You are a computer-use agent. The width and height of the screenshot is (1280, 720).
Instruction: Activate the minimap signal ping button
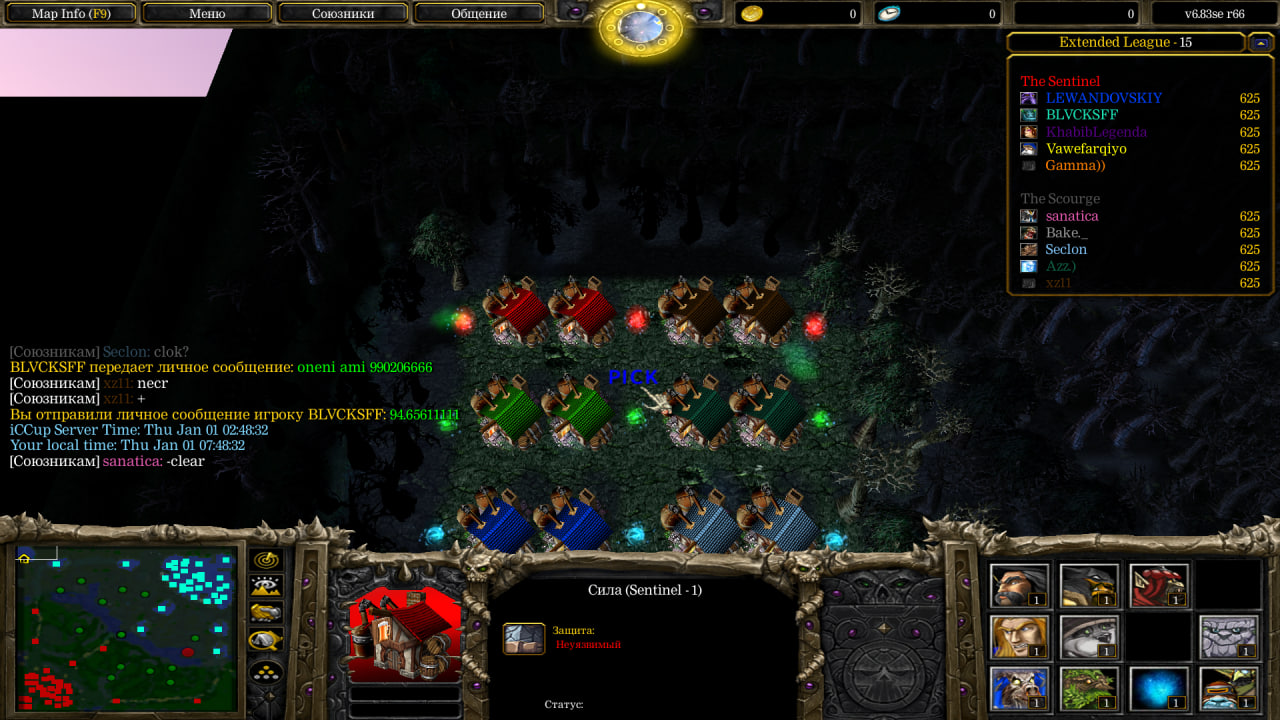pos(266,560)
